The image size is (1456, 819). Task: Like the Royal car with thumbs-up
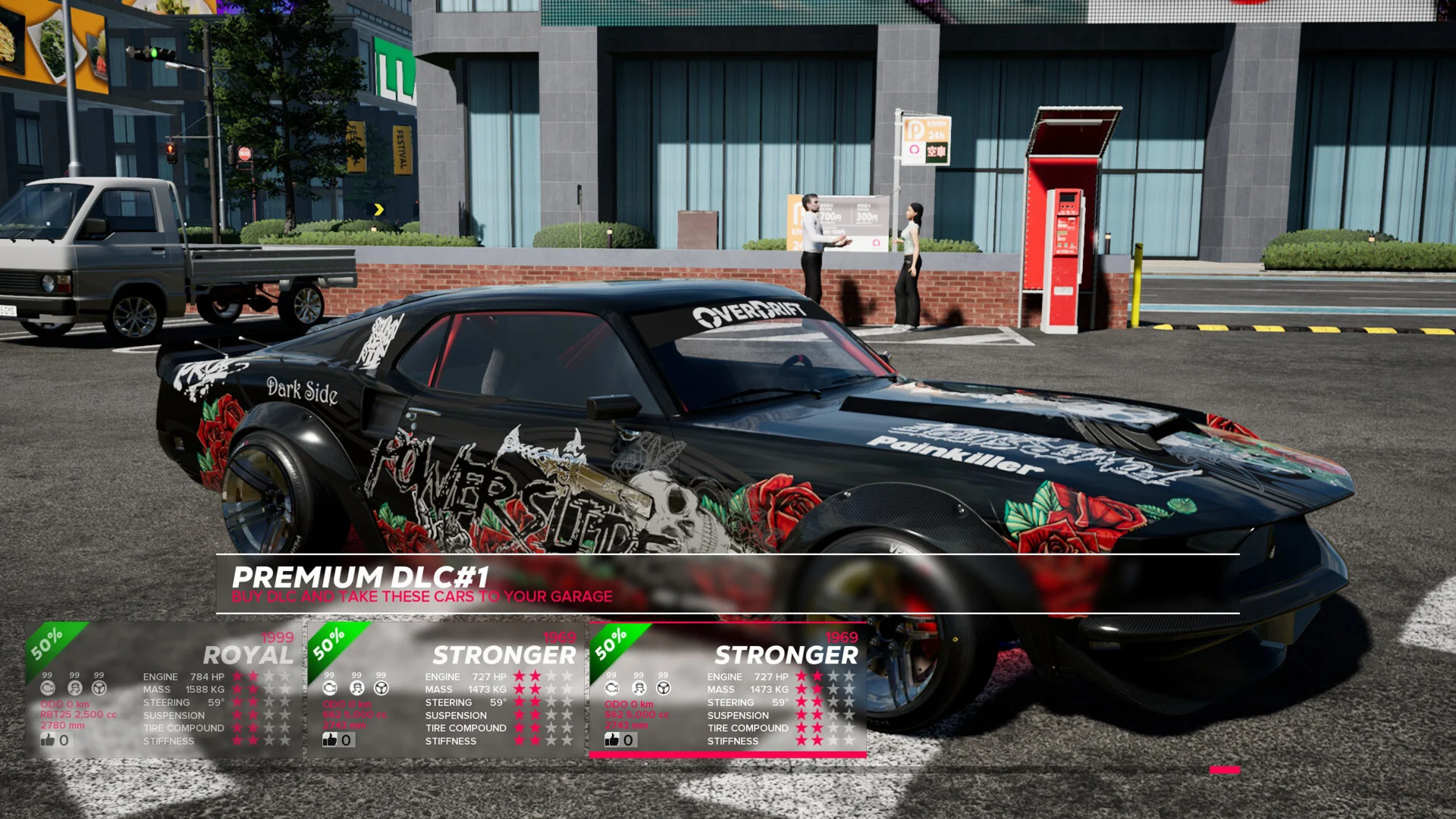(49, 739)
